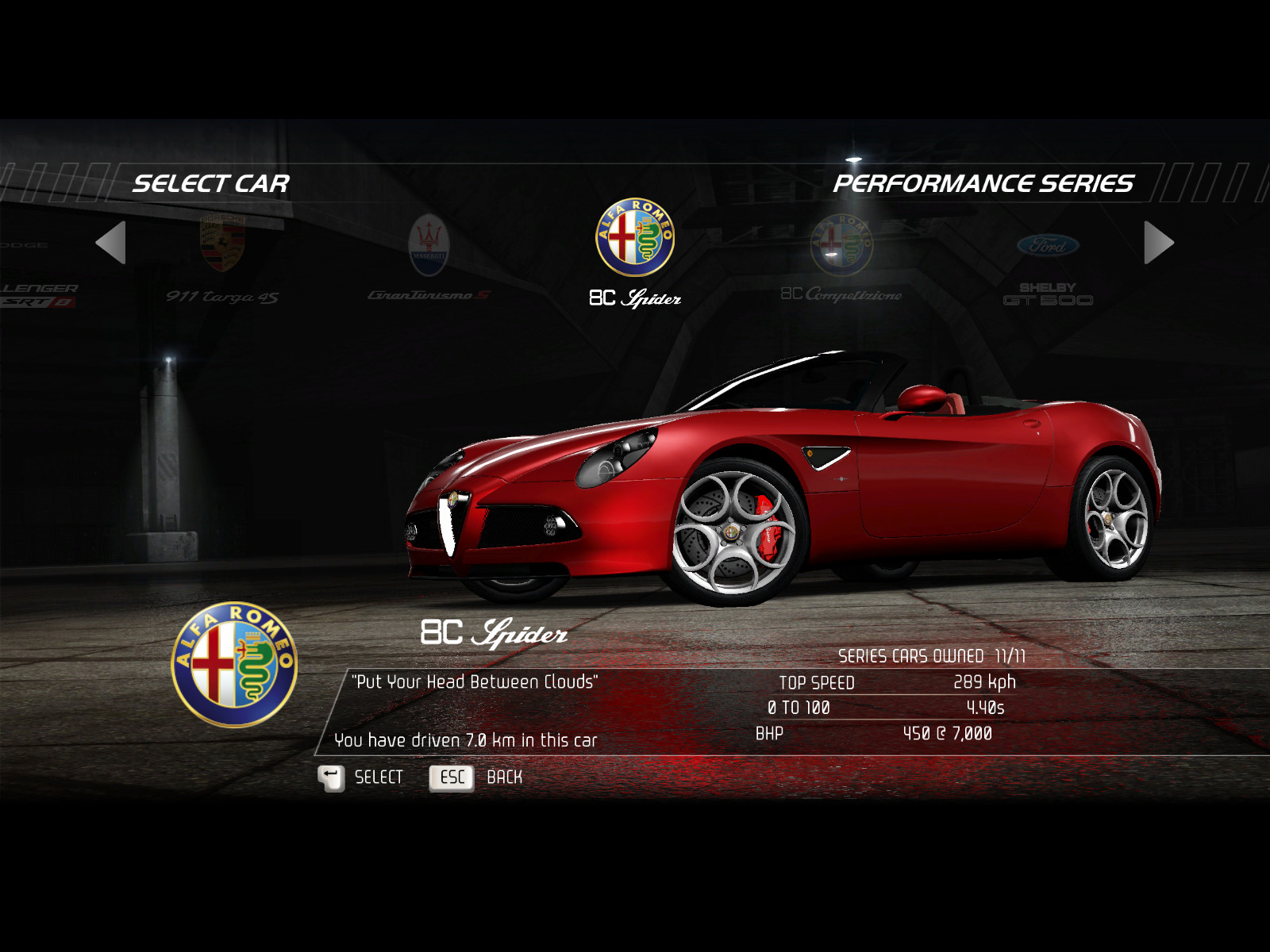Click the right arrow to browse next cars

click(1158, 243)
